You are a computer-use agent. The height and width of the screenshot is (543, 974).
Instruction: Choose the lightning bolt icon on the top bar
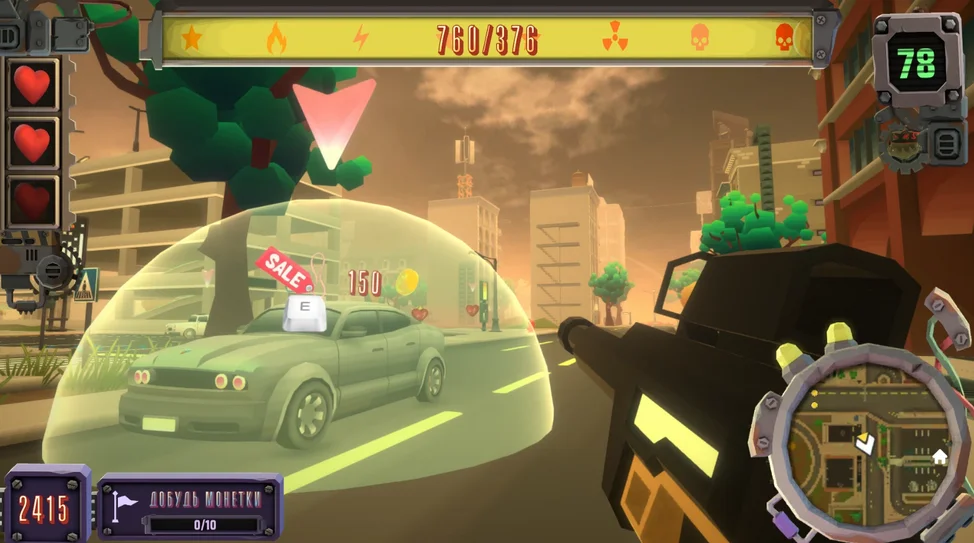[361, 39]
